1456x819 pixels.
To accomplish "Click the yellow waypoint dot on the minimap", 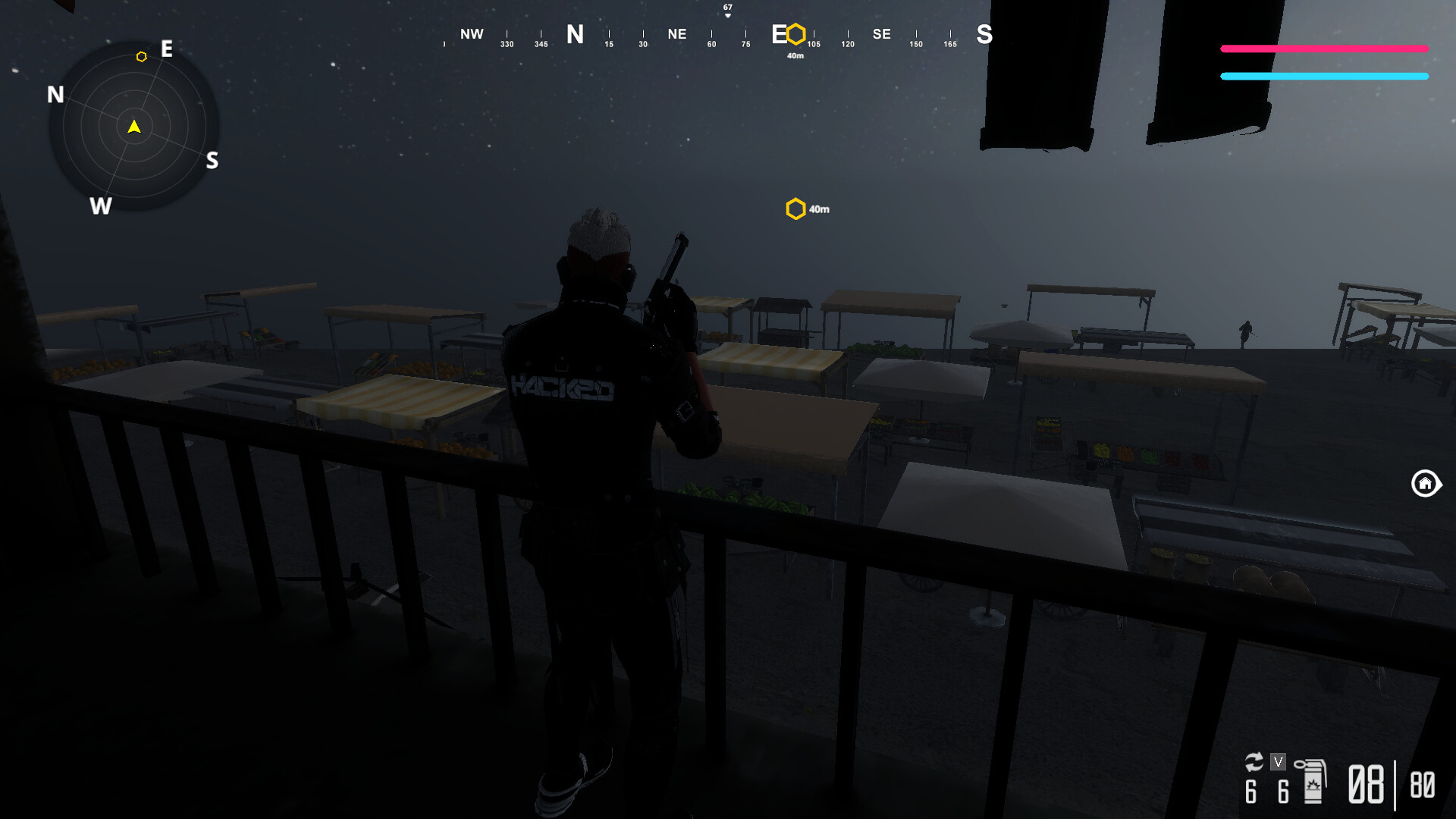I will (x=141, y=56).
